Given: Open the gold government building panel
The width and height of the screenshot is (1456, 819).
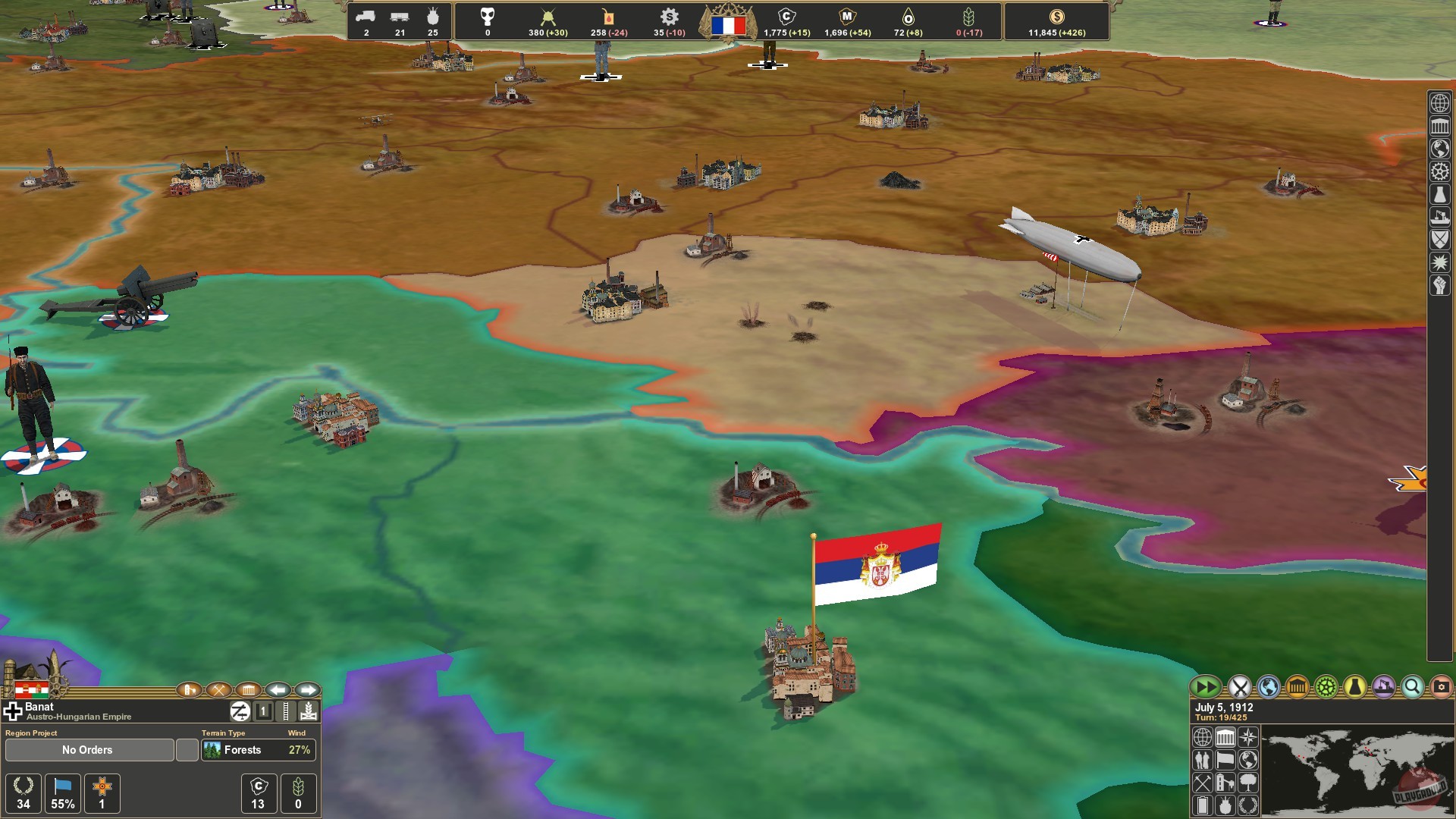Looking at the screenshot, I should (x=1298, y=687).
